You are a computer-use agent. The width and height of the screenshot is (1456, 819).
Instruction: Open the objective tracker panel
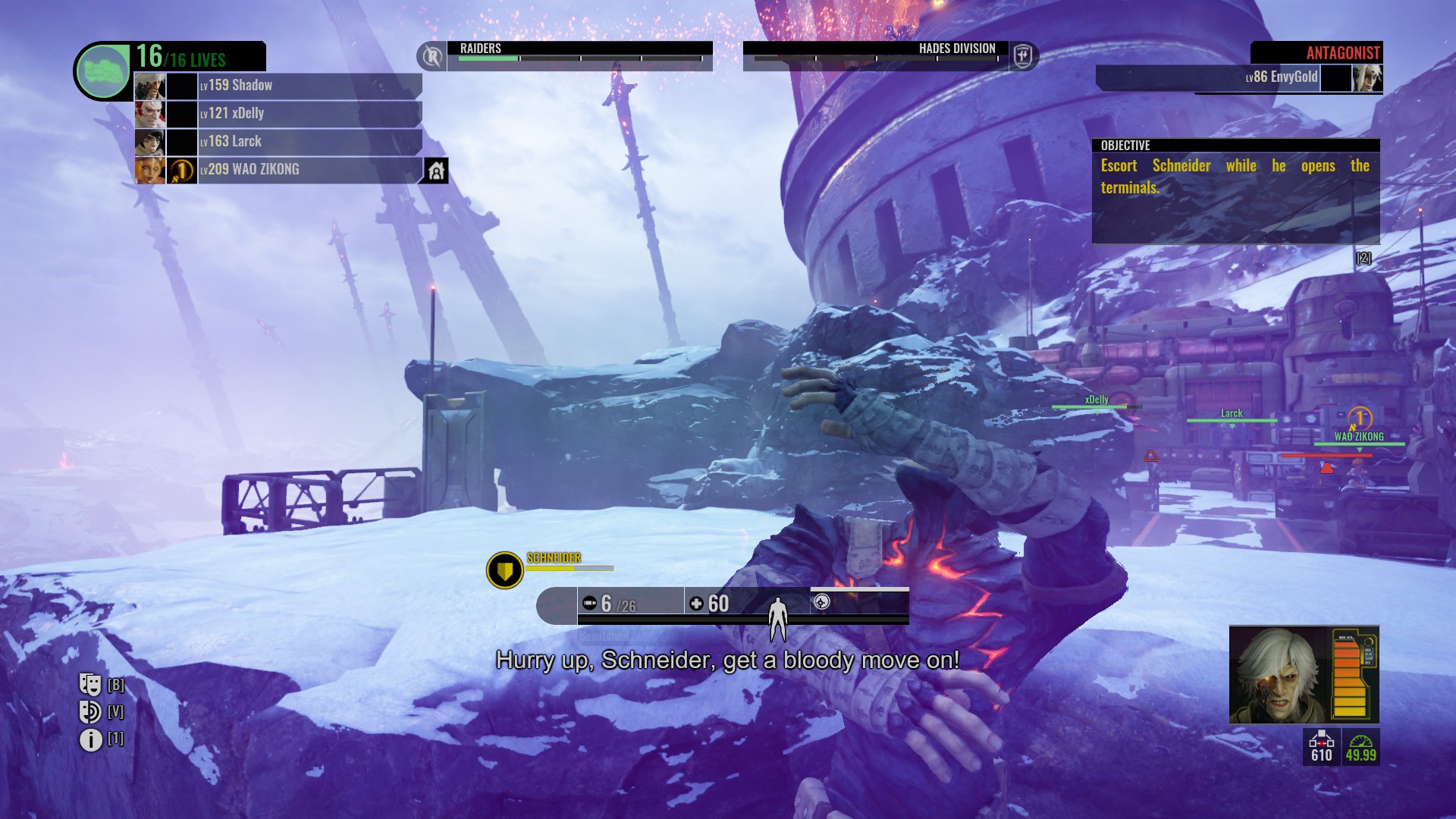pos(1235,191)
